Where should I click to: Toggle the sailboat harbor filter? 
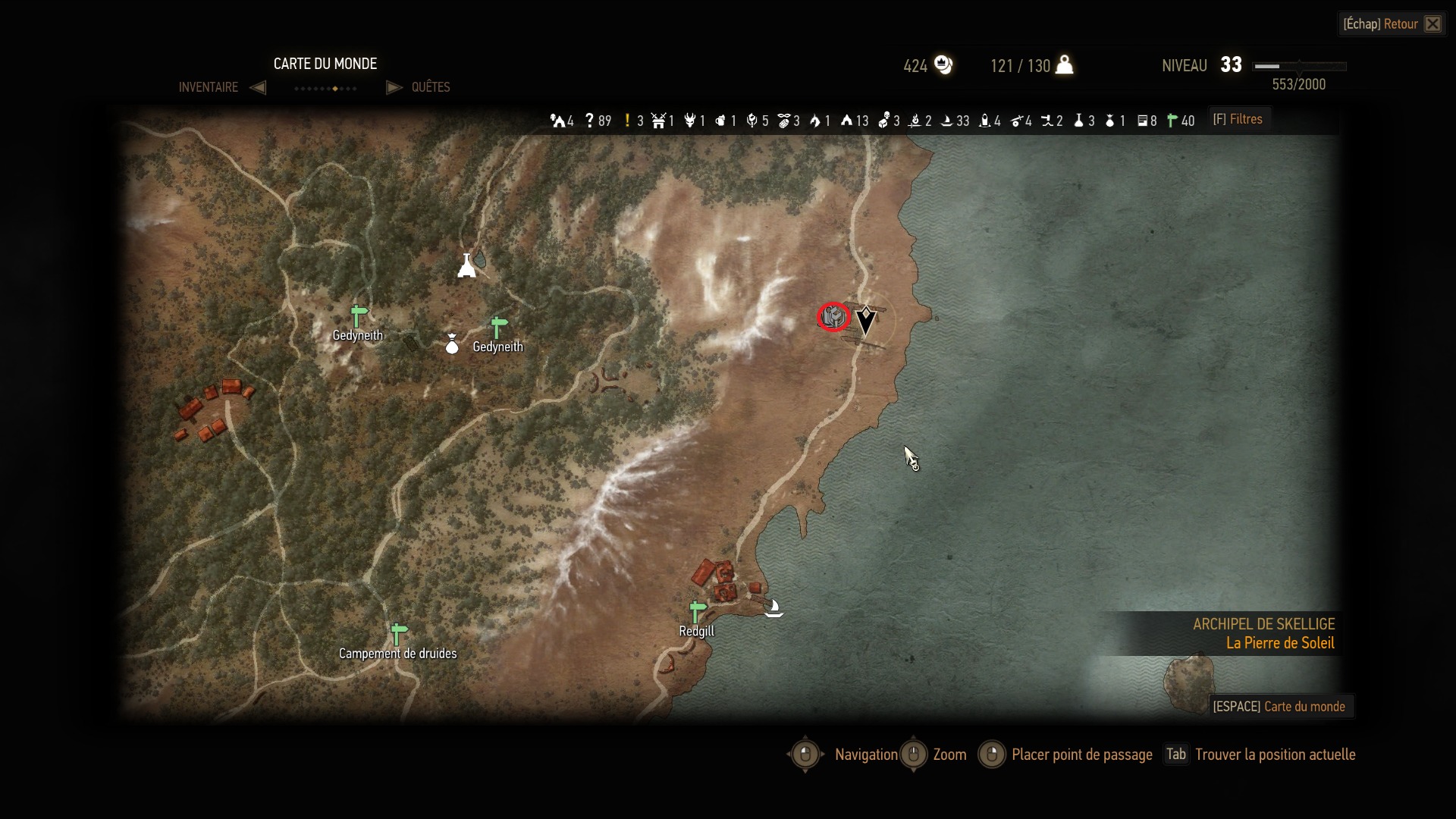947,121
